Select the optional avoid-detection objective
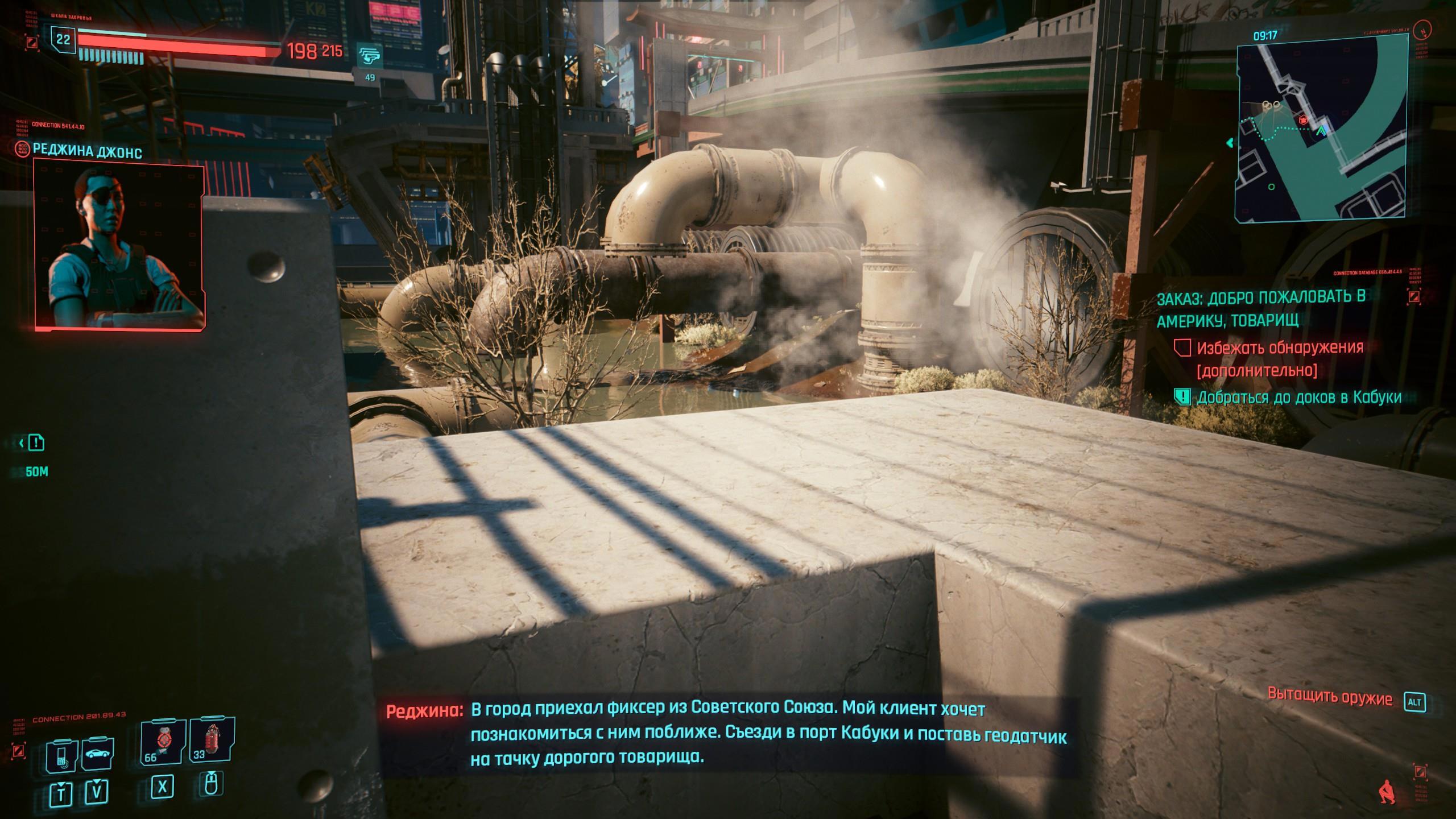This screenshot has width=1456, height=819. point(1280,359)
